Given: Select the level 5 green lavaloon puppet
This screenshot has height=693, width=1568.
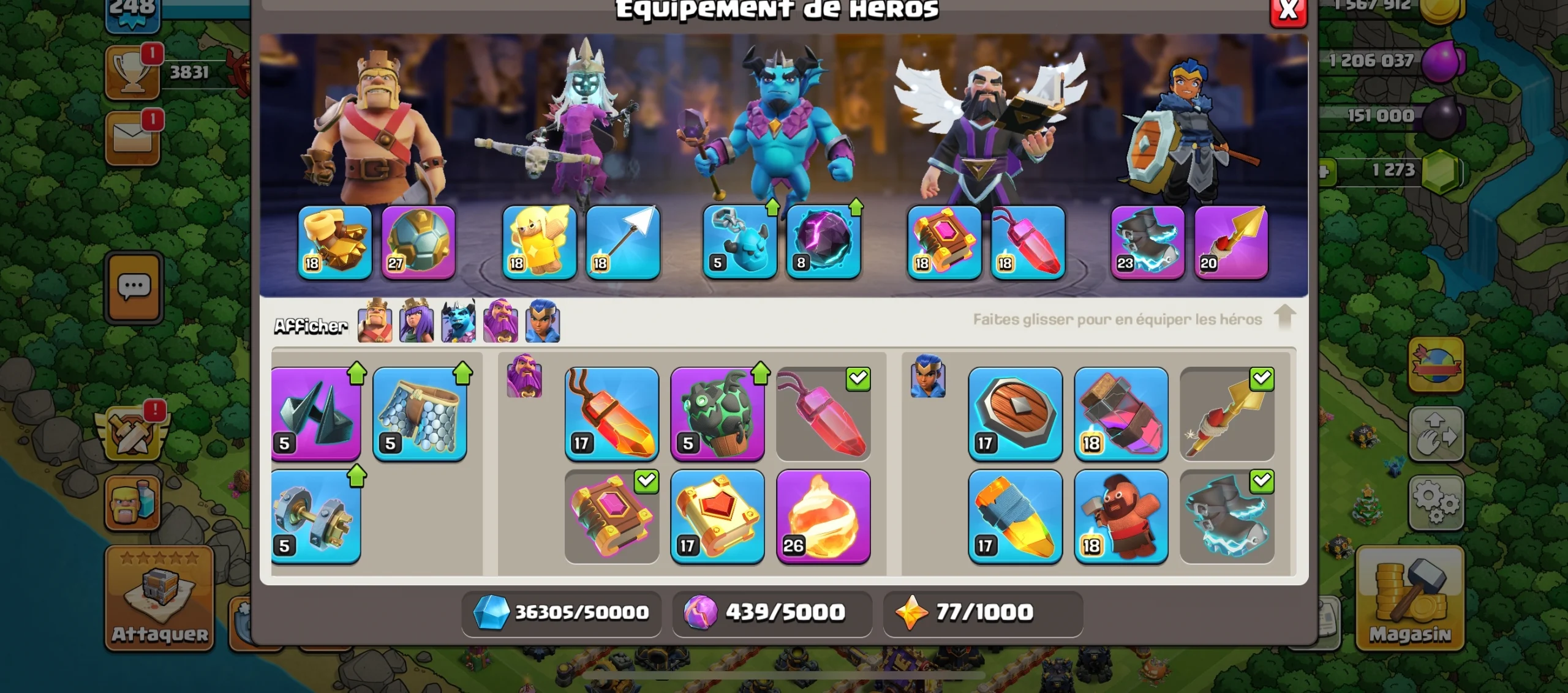Looking at the screenshot, I should (x=717, y=413).
